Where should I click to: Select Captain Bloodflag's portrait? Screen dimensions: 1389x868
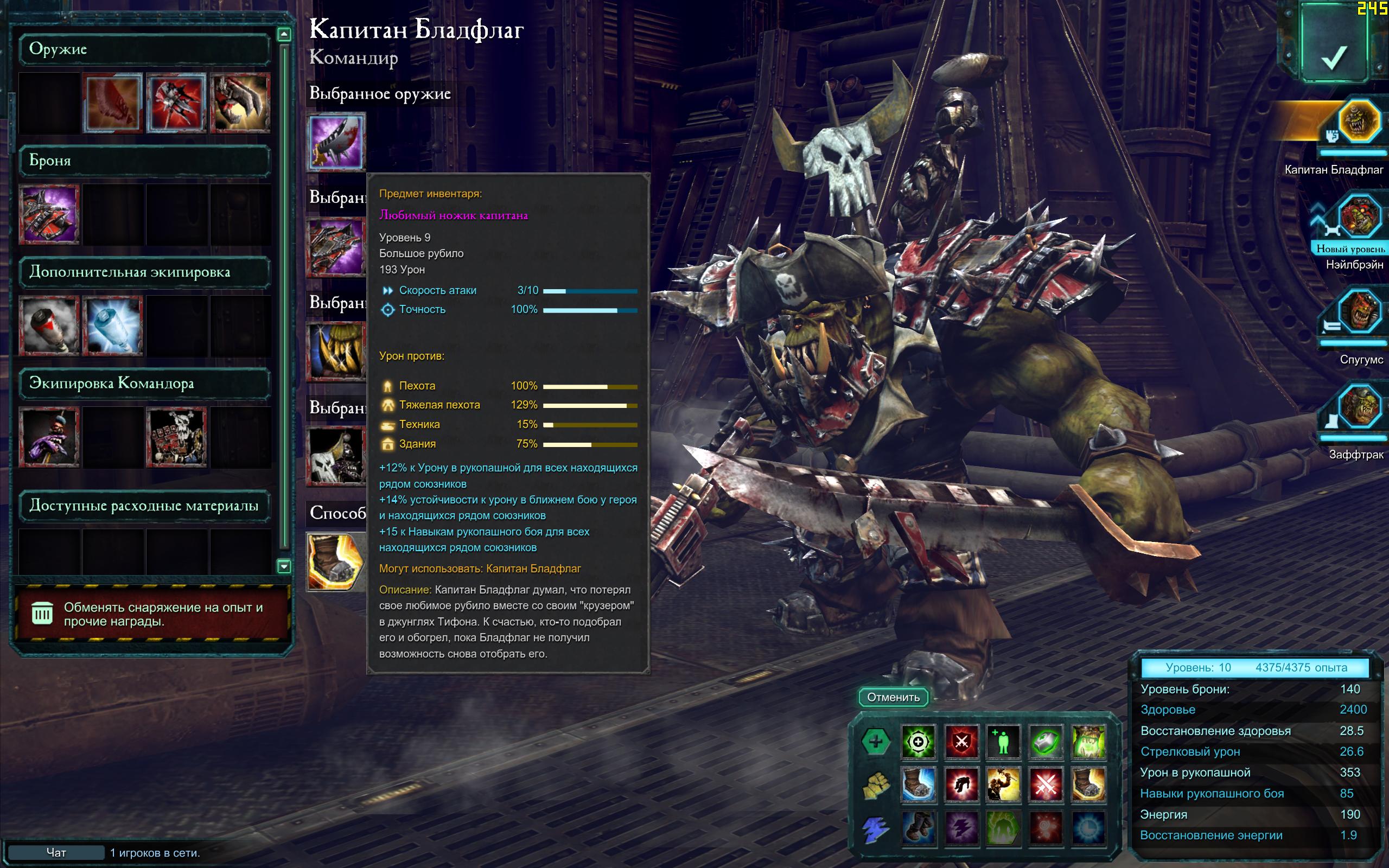[x=1358, y=121]
